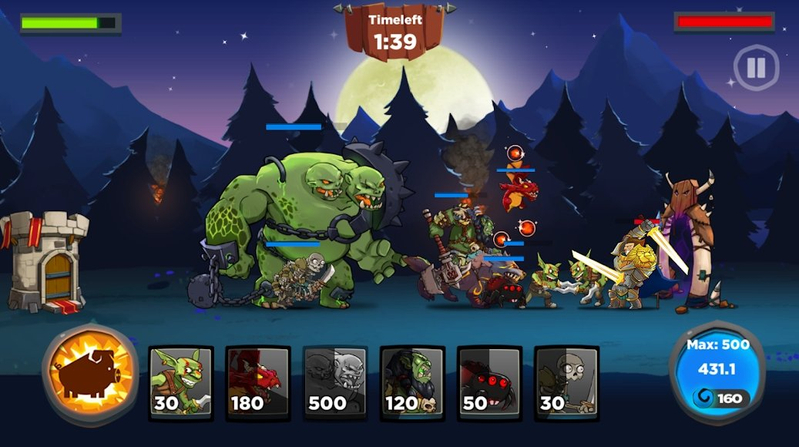Summon the skeleton unit costing 30
Viewport: 799px width, 447px height.
coord(566,380)
